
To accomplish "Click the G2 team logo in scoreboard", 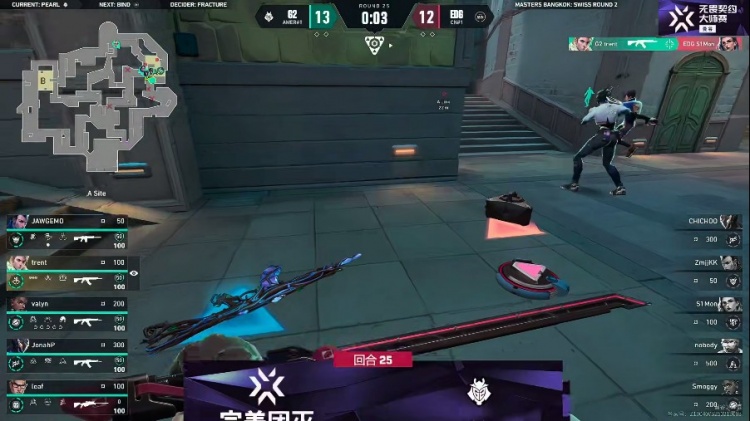I will pyautogui.click(x=268, y=16).
